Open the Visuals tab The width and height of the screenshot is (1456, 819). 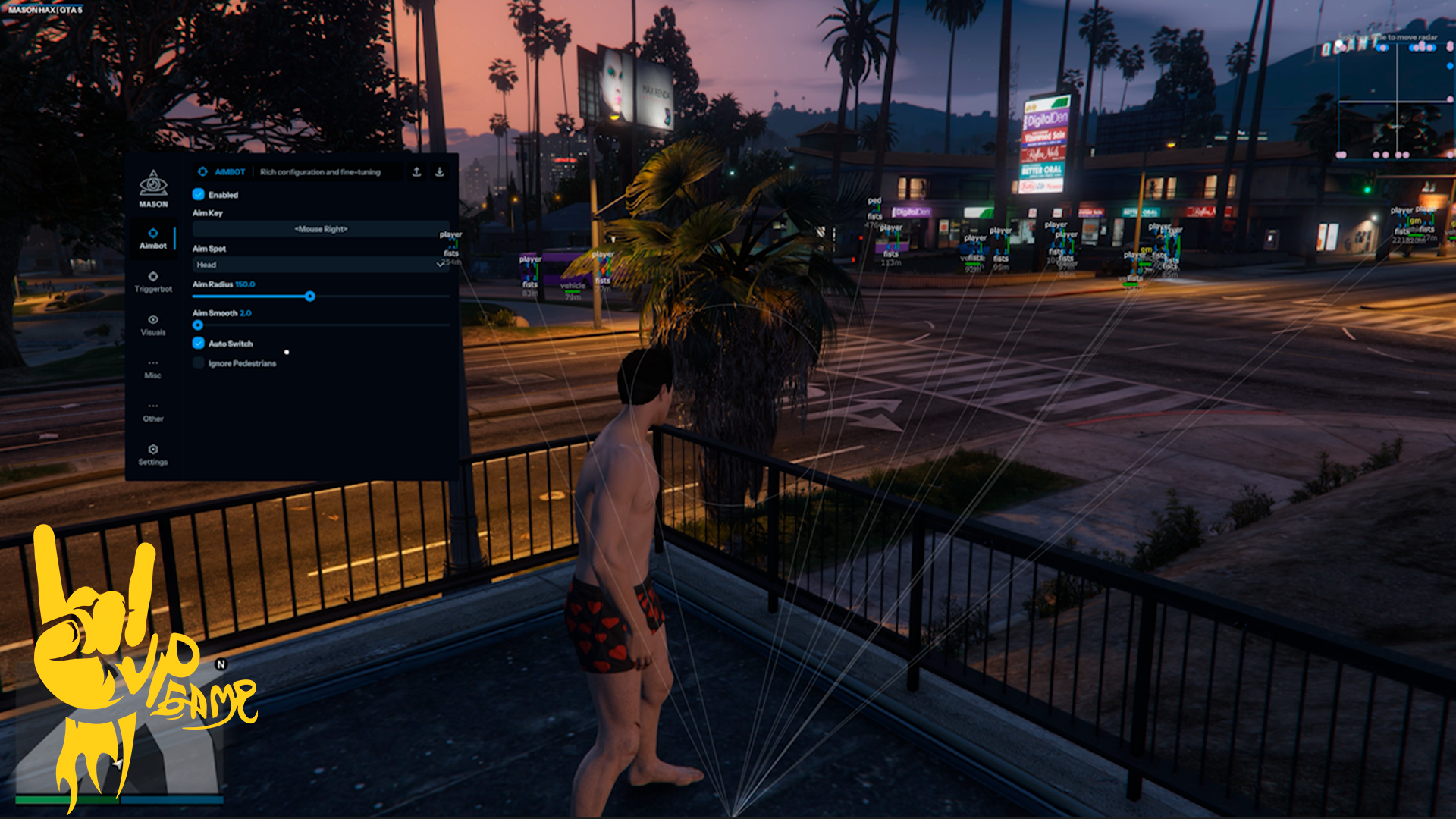coord(153,325)
